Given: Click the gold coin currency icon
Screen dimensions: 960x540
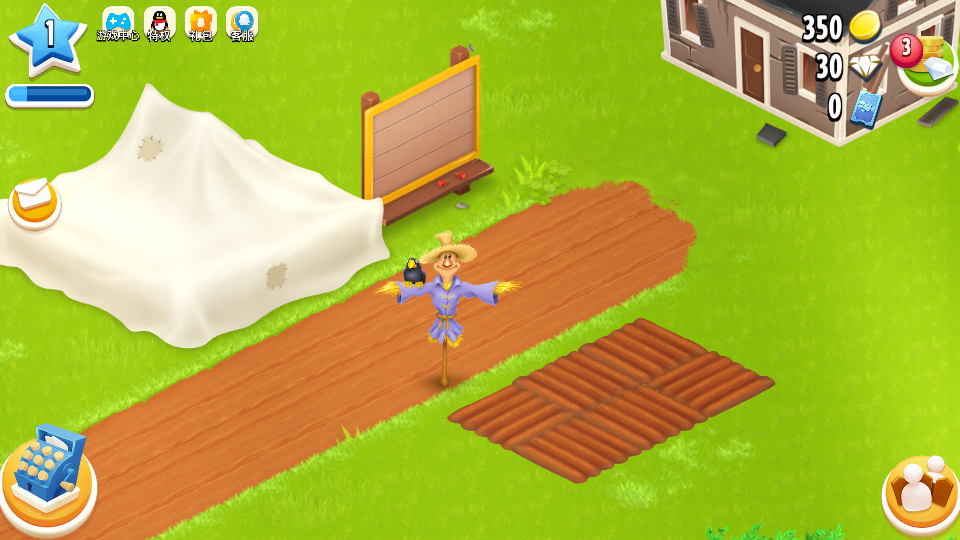Looking at the screenshot, I should click(864, 27).
